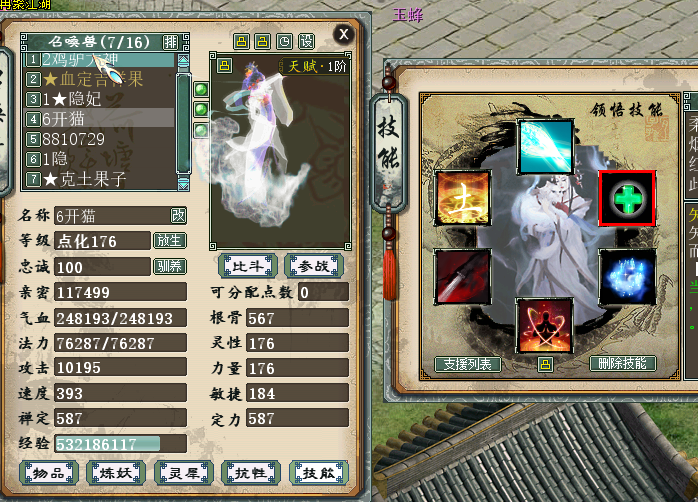698x502 pixels.
Task: Open the 炼妖 refining tab
Action: coord(116,473)
